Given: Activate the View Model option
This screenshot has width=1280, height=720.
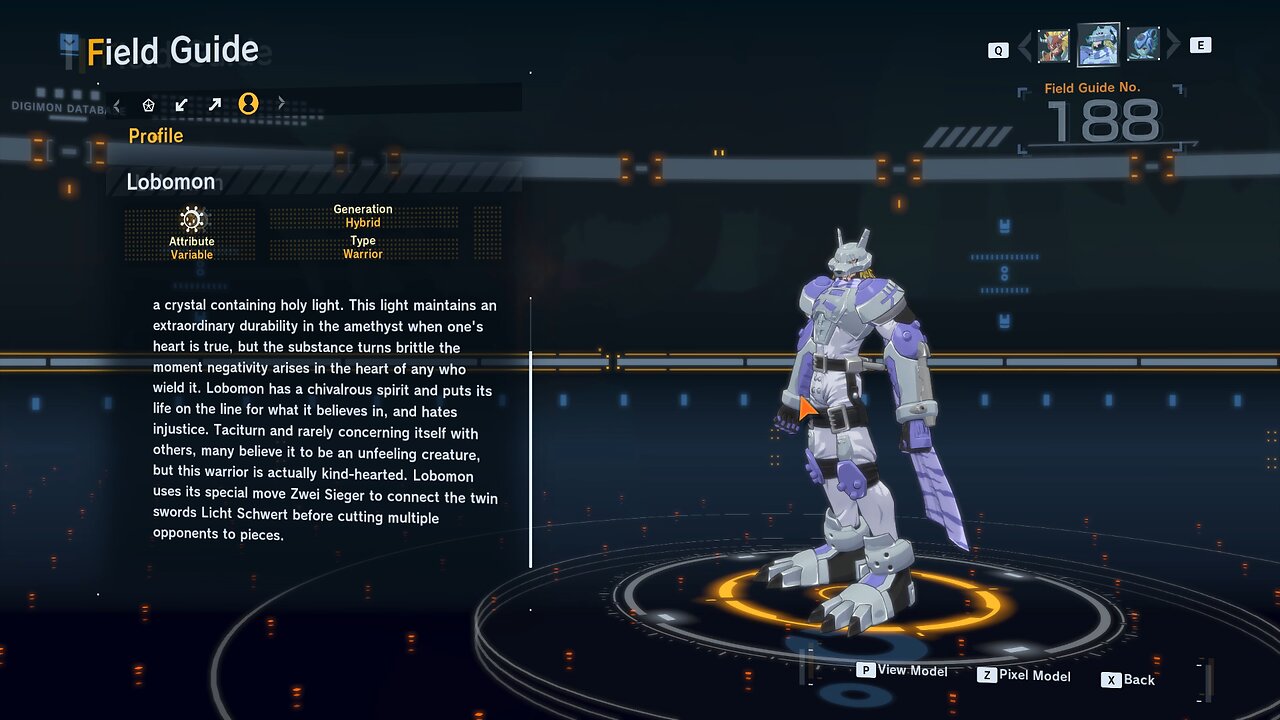Looking at the screenshot, I should [x=903, y=670].
